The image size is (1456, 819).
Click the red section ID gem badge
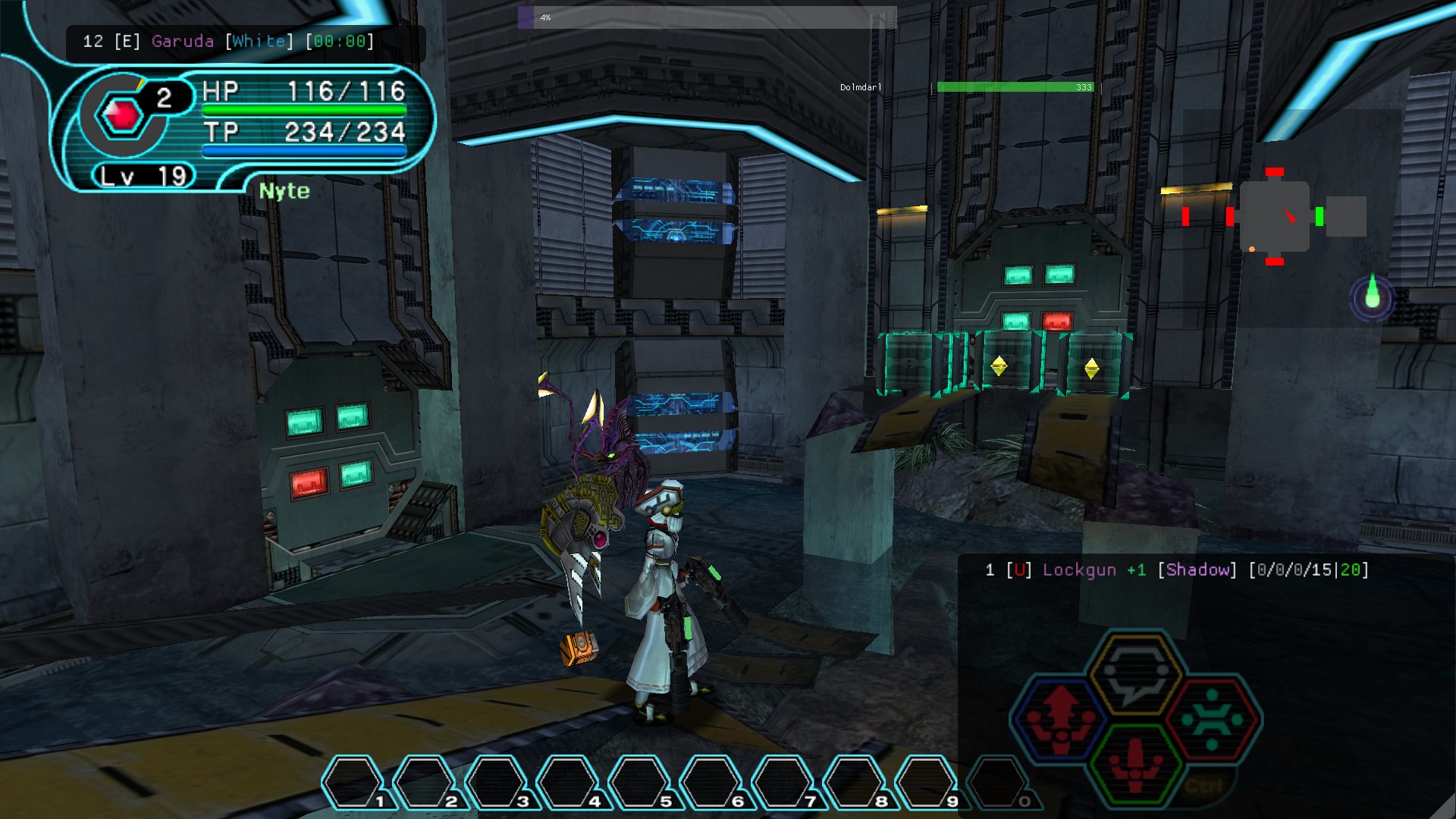(x=121, y=115)
